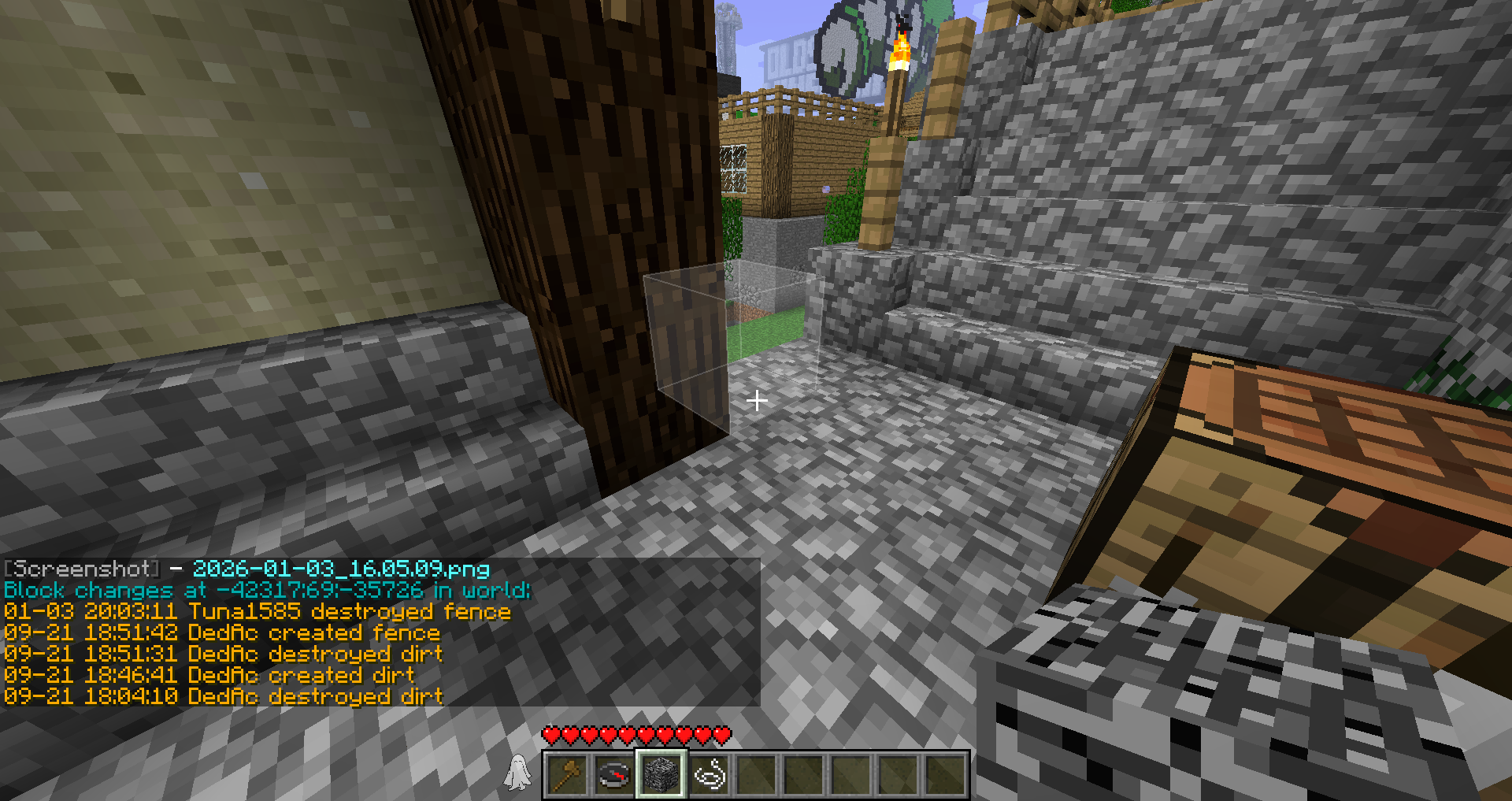Screen dimensions: 1512x801
Task: Select the wooden axe hotbar slot
Action: pyautogui.click(x=567, y=774)
